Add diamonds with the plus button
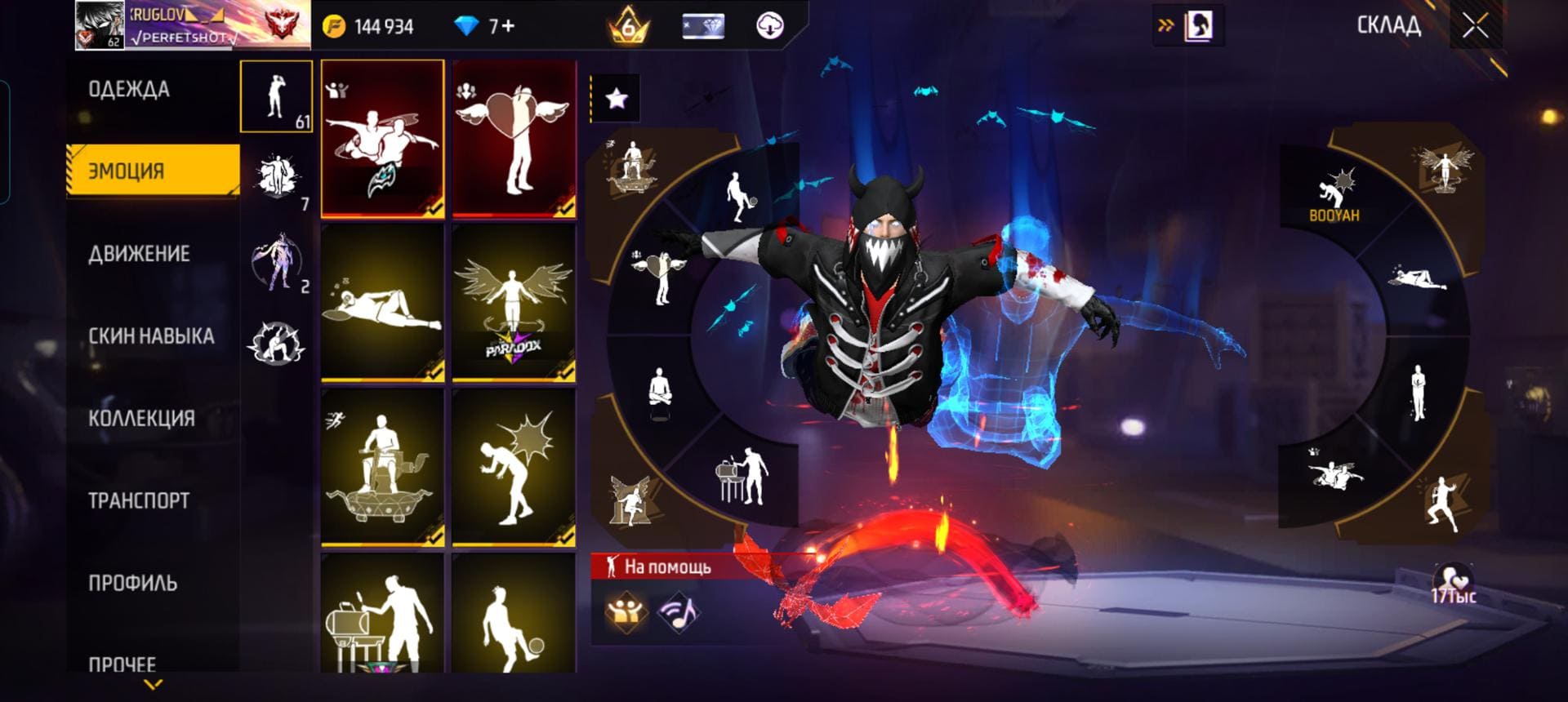1568x702 pixels. pyautogui.click(x=507, y=27)
